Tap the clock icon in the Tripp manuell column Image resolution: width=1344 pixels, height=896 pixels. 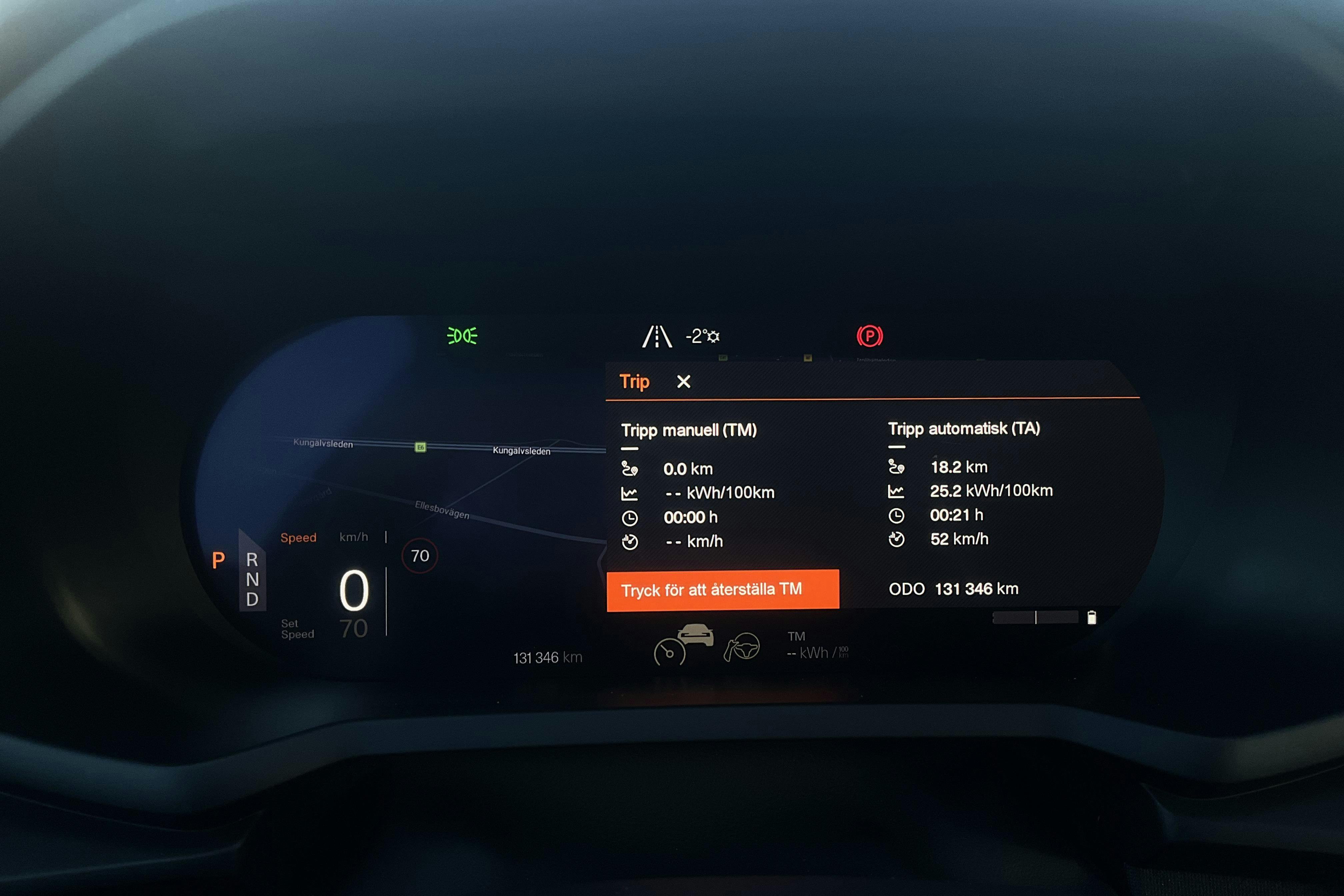pos(630,517)
